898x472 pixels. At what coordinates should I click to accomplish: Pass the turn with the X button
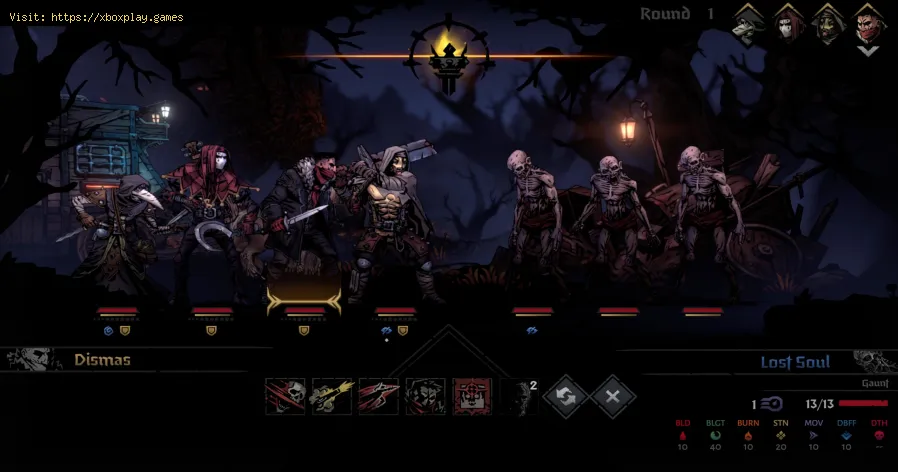point(613,397)
